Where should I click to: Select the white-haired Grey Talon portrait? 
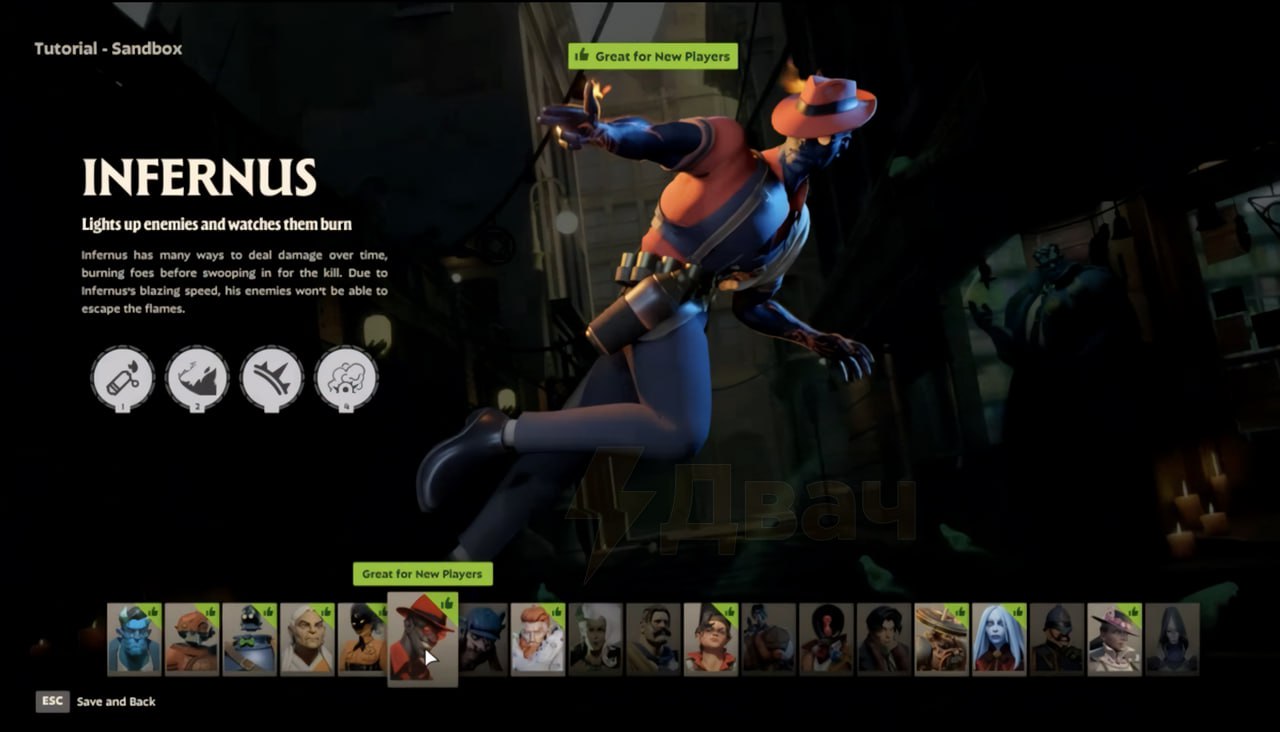[x=307, y=638]
